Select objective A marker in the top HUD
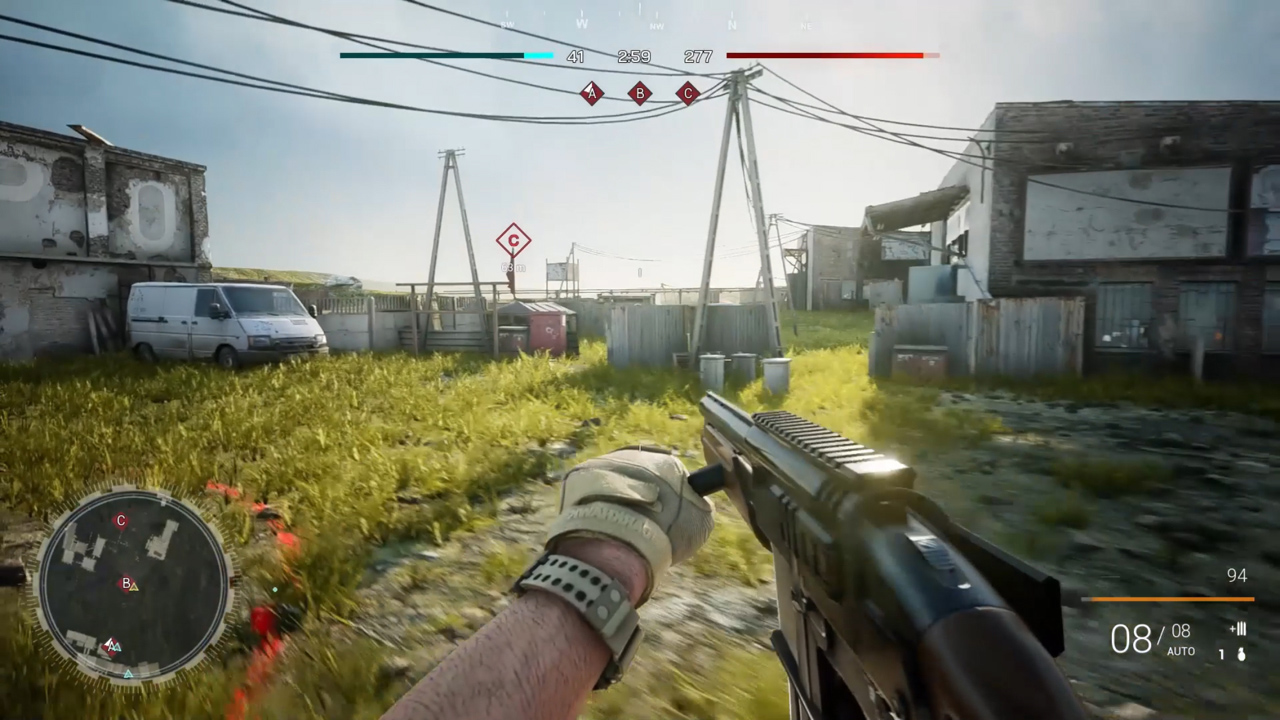Image resolution: width=1280 pixels, height=720 pixels. (592, 93)
